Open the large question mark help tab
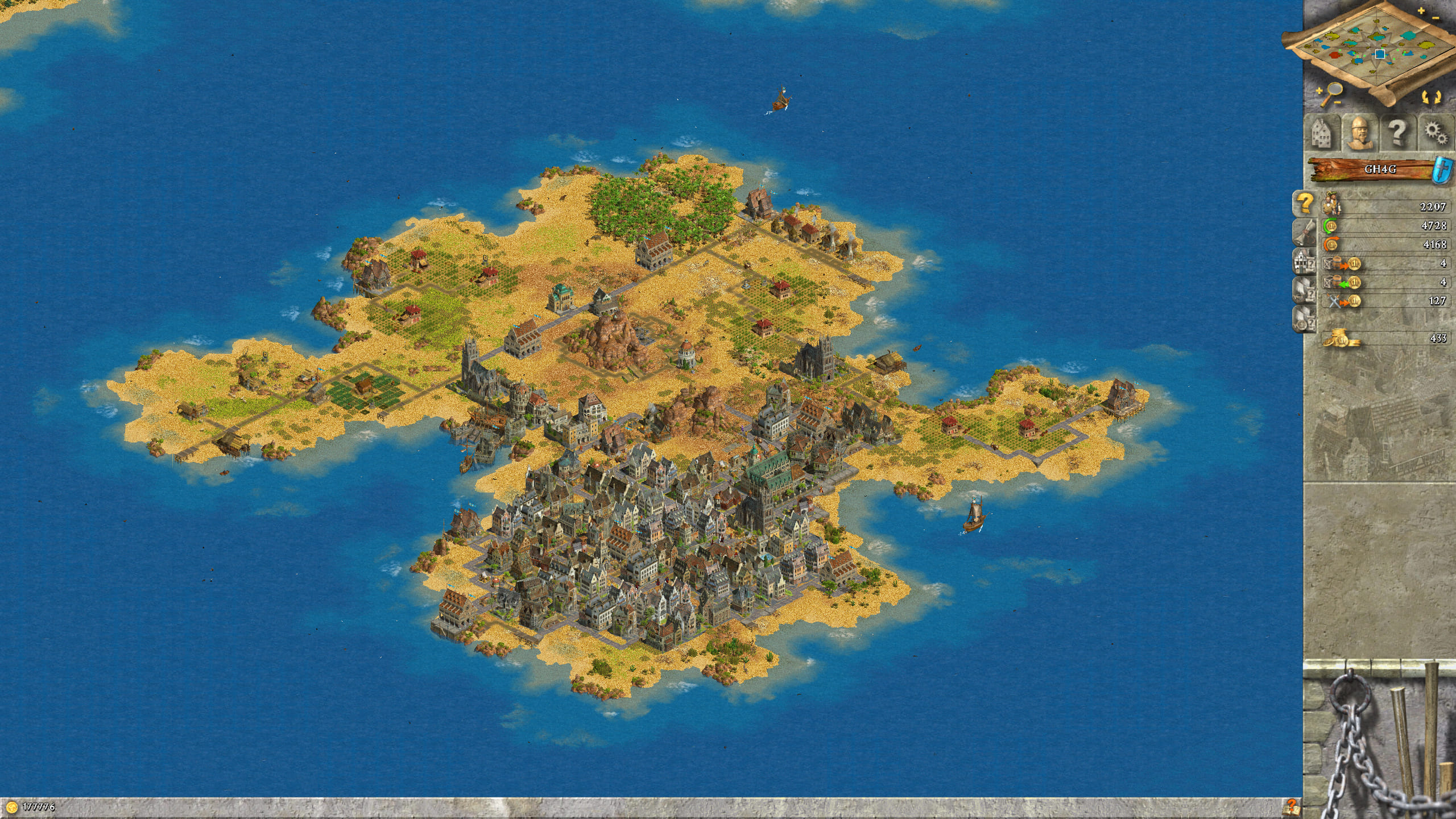Viewport: 1456px width, 819px height. 1397,134
